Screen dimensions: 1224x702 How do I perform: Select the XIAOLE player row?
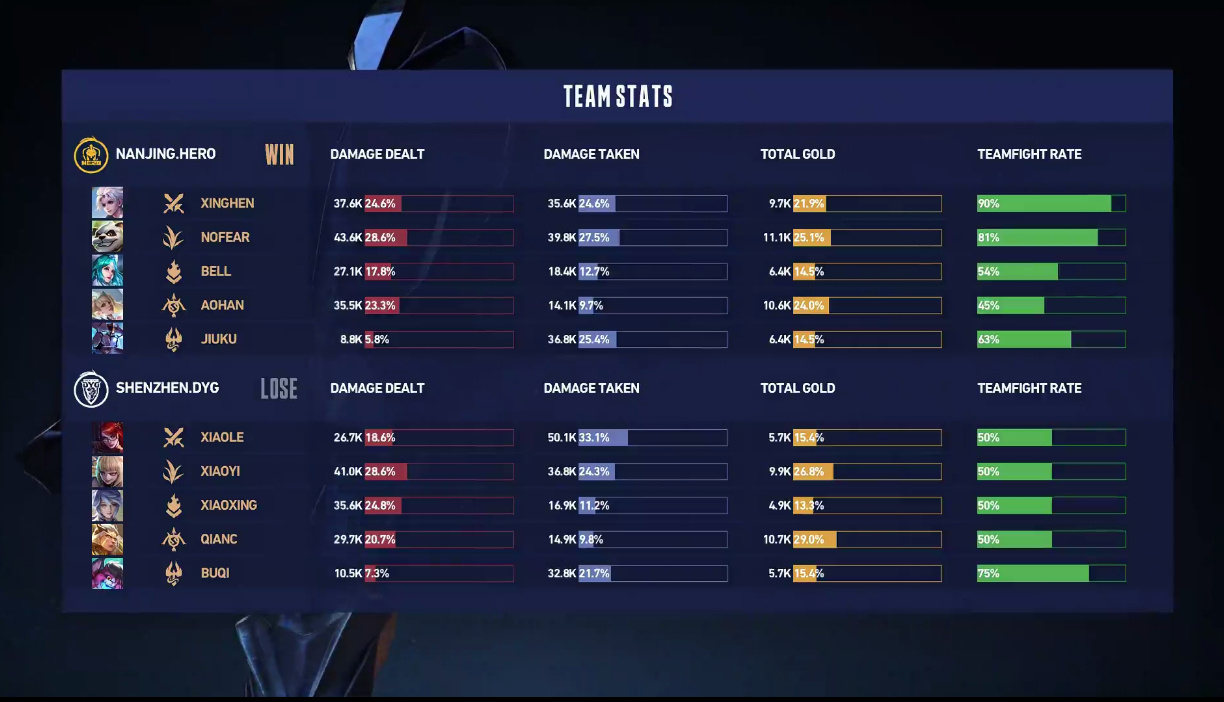click(x=222, y=437)
